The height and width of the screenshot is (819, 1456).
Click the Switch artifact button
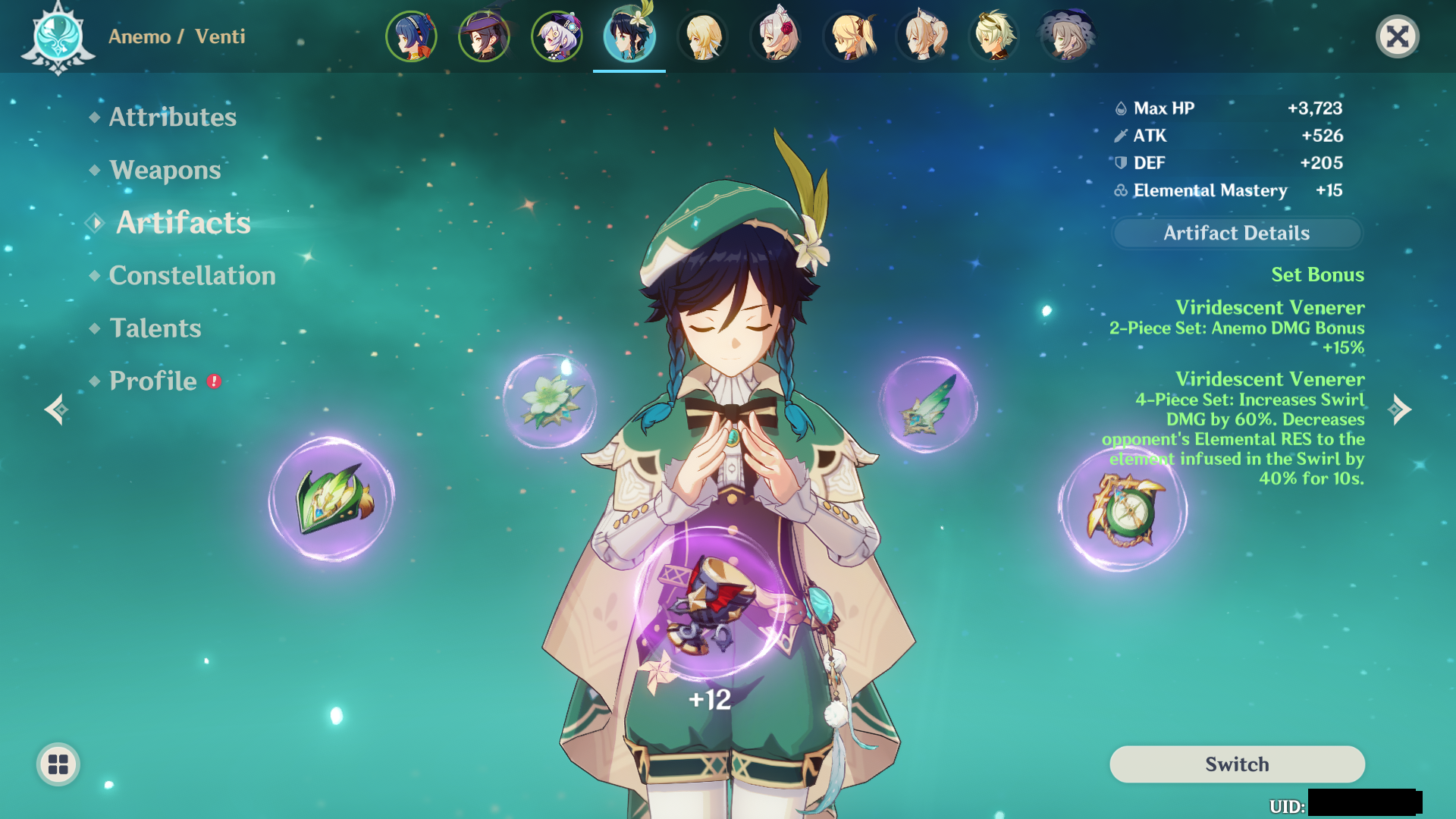[1236, 764]
